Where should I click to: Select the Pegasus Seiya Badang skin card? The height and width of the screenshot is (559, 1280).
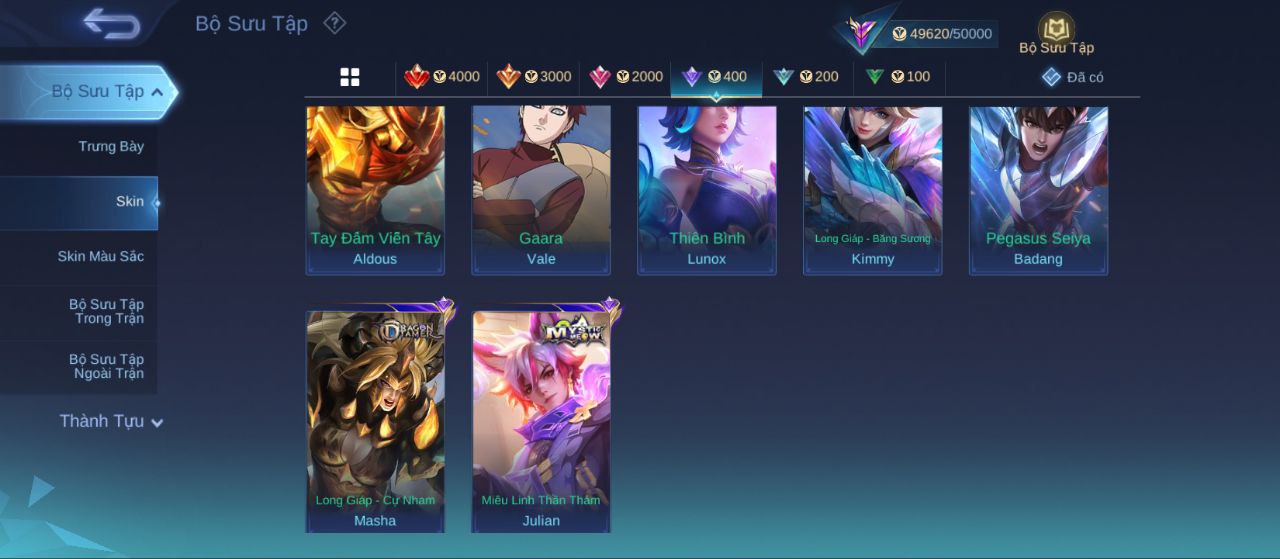tap(1038, 190)
